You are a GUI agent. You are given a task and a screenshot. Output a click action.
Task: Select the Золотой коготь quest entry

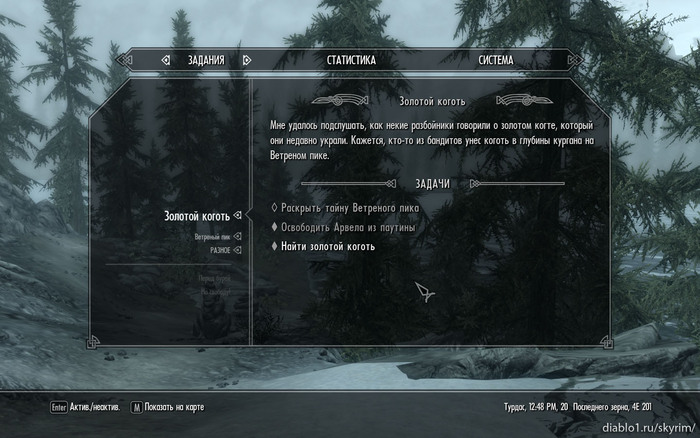point(197,216)
